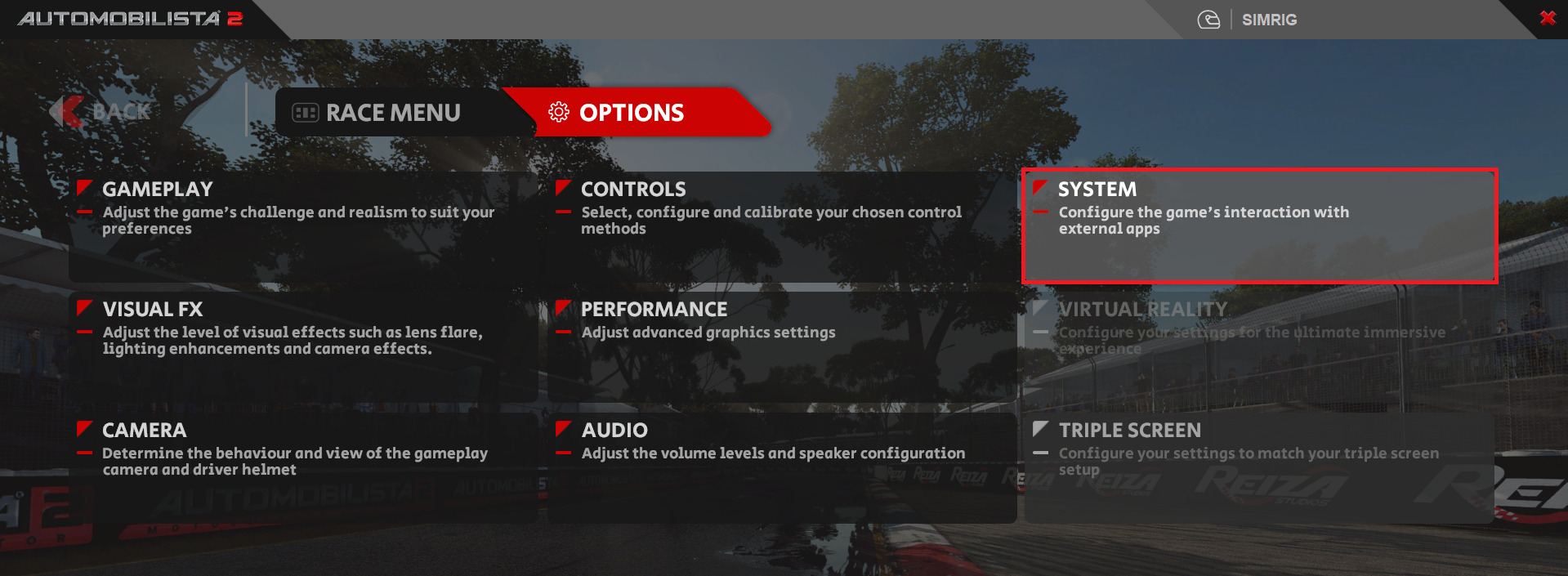The width and height of the screenshot is (1568, 576).
Task: Choose the System options tile
Action: (1258, 225)
